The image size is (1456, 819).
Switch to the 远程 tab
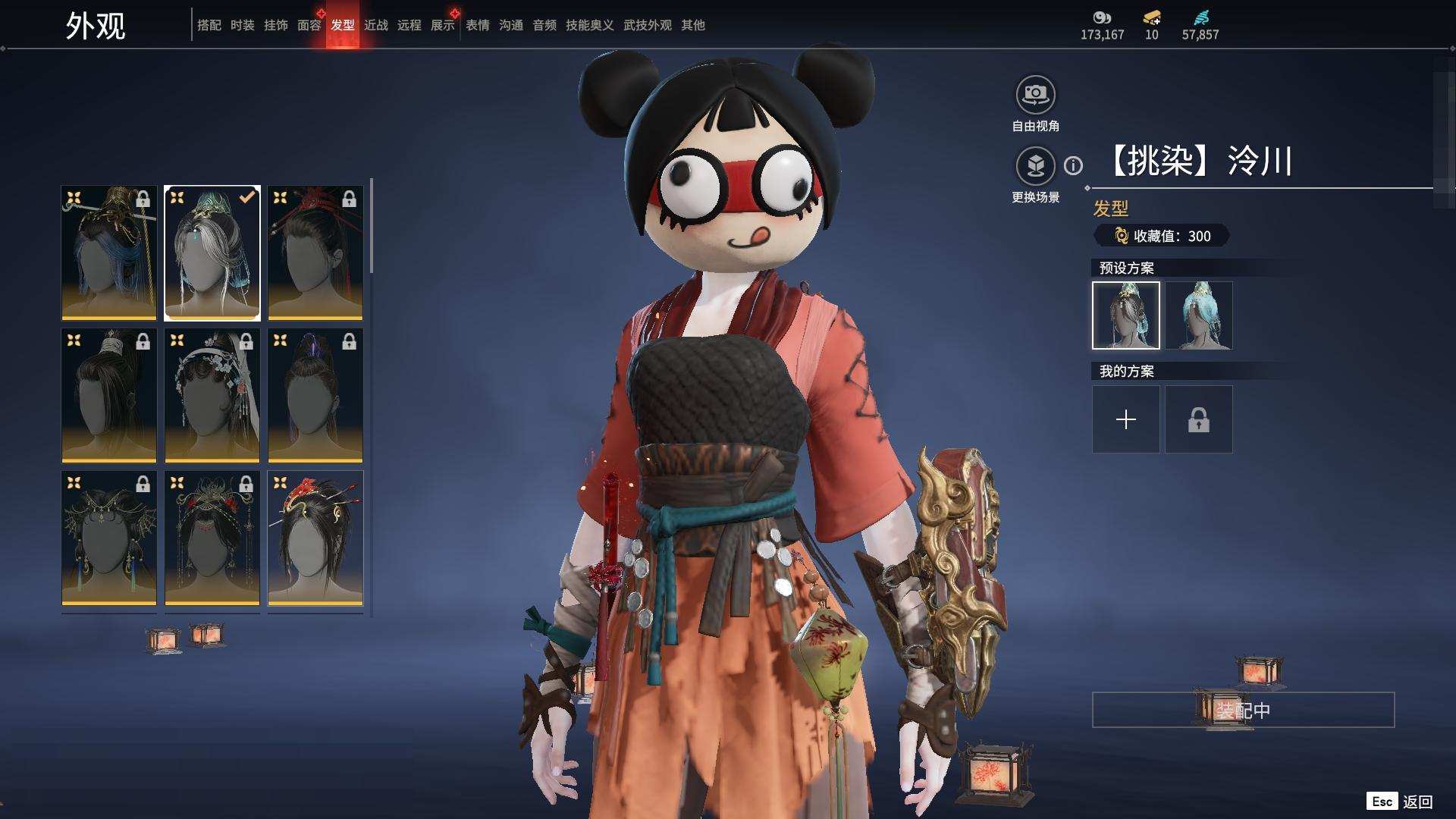pos(409,25)
